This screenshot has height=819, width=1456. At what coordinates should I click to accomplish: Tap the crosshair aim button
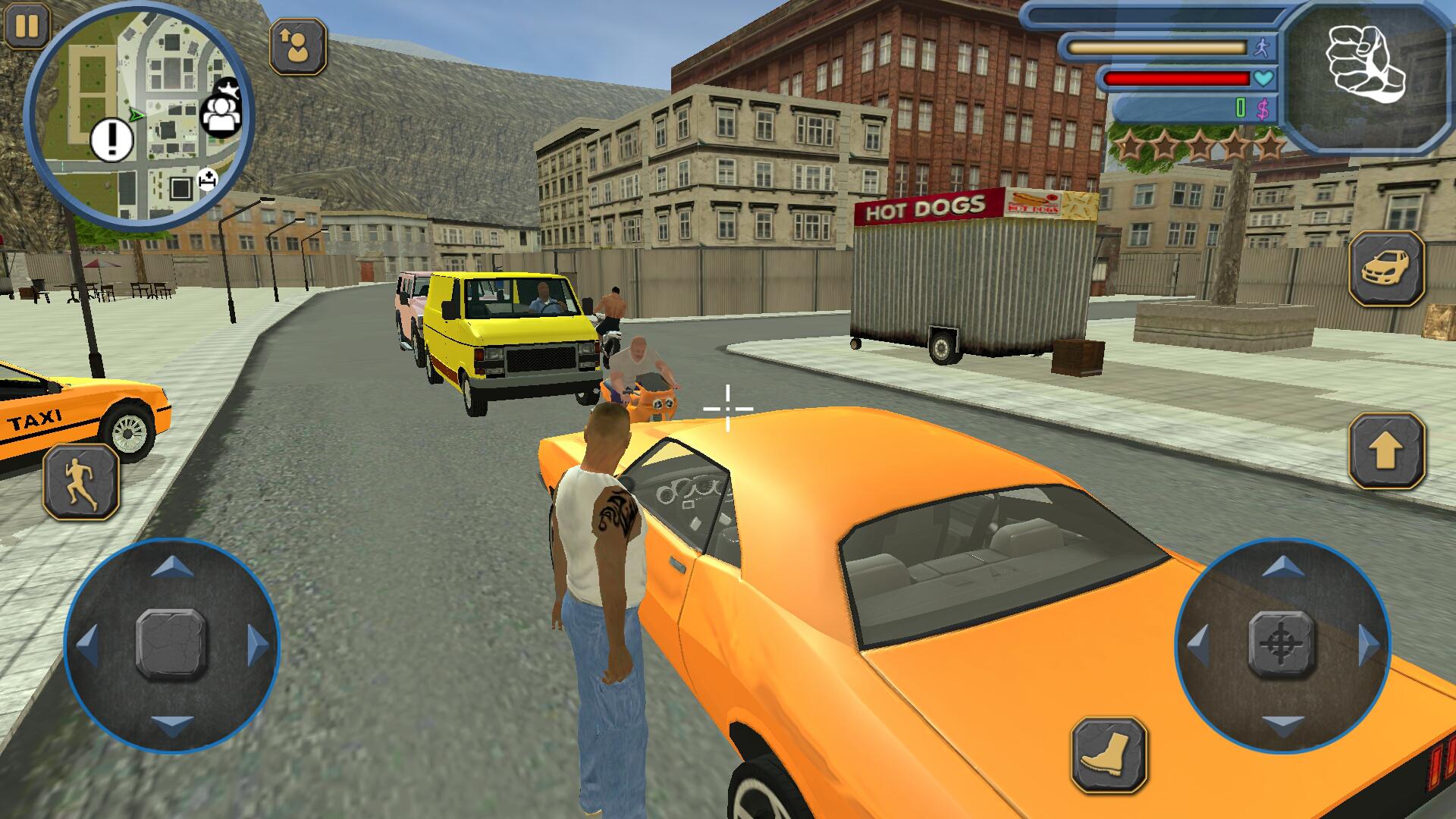point(1282,644)
